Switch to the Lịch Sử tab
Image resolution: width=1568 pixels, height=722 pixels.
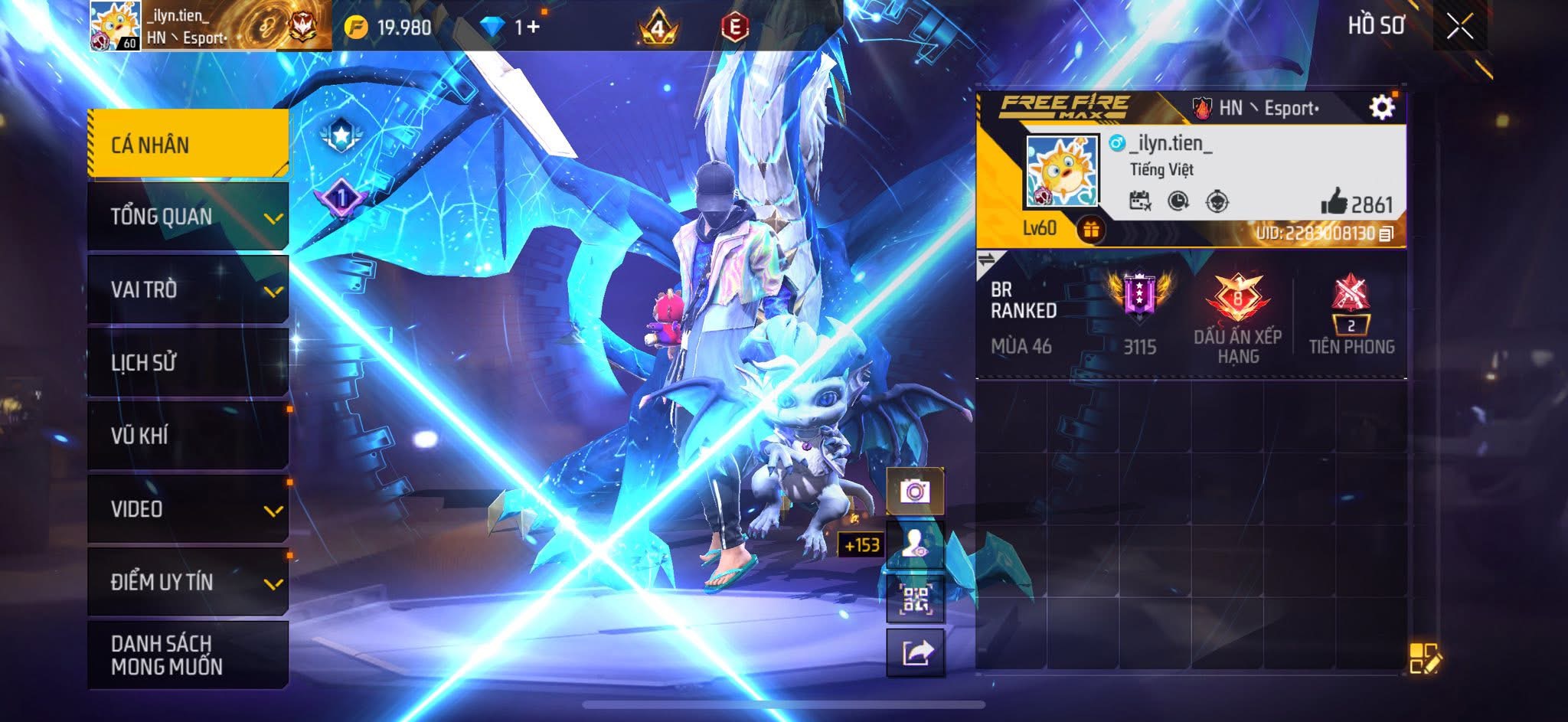(188, 362)
